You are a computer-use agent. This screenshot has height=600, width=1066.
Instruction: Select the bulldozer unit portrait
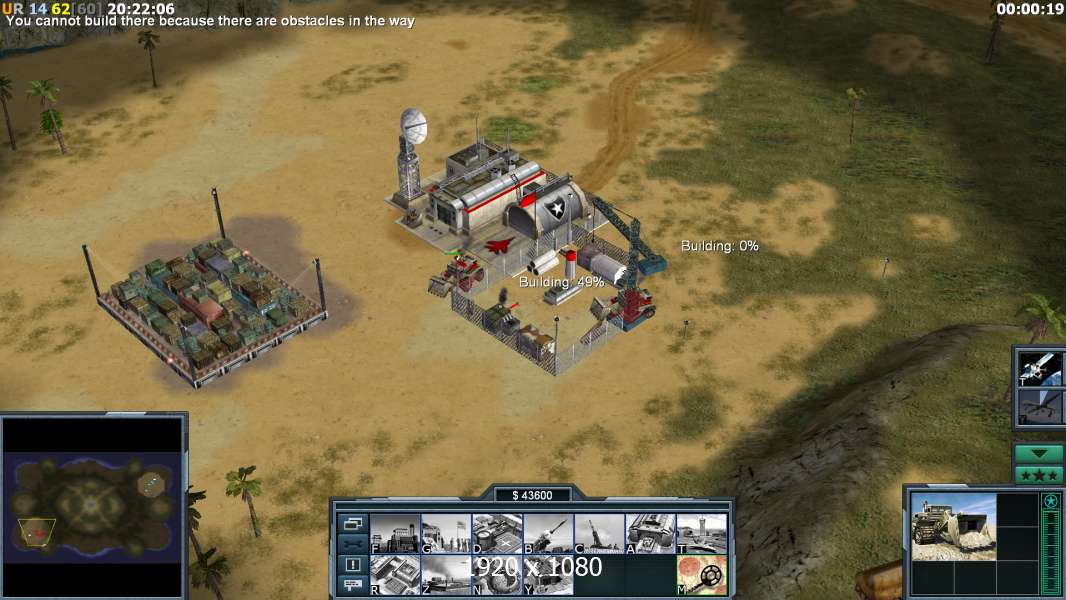[953, 526]
